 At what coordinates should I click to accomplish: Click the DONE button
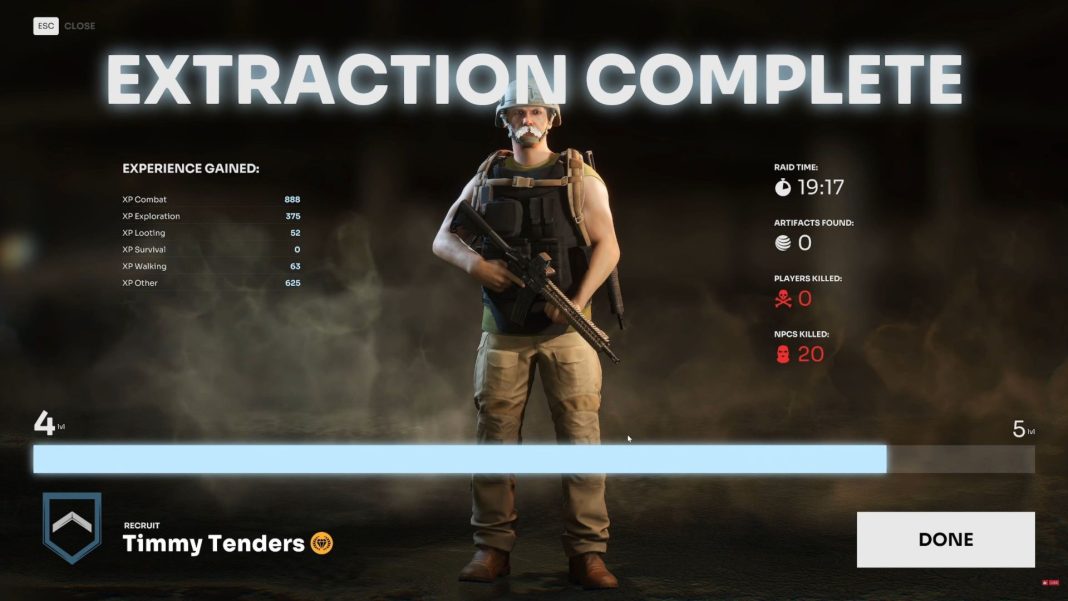pos(945,540)
